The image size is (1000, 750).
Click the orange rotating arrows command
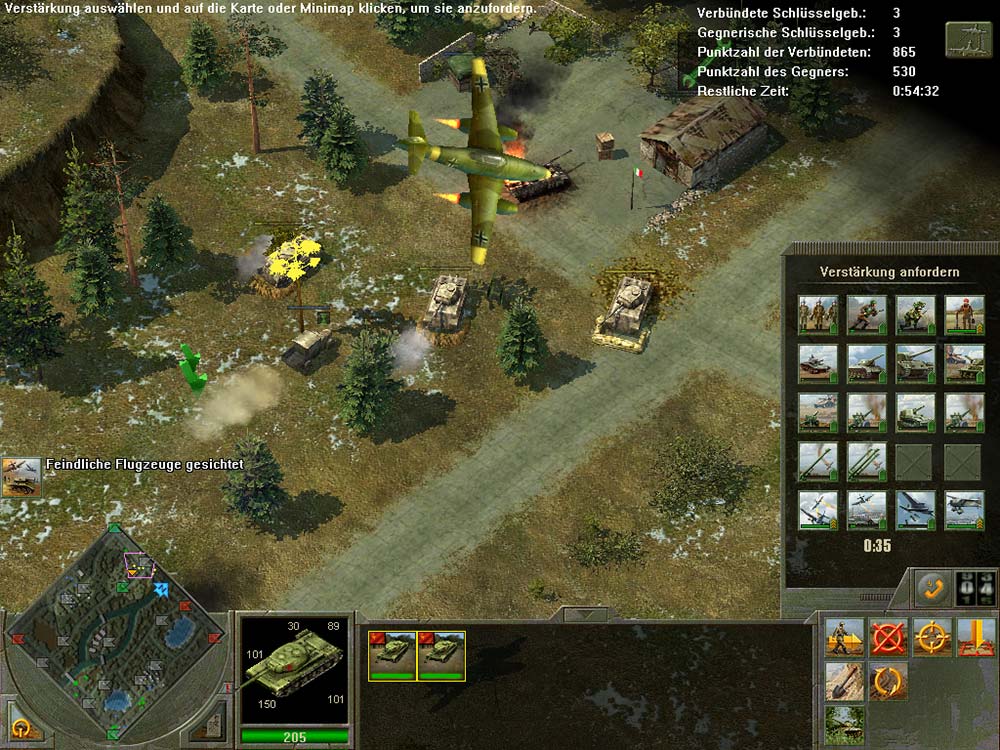pyautogui.click(x=888, y=681)
